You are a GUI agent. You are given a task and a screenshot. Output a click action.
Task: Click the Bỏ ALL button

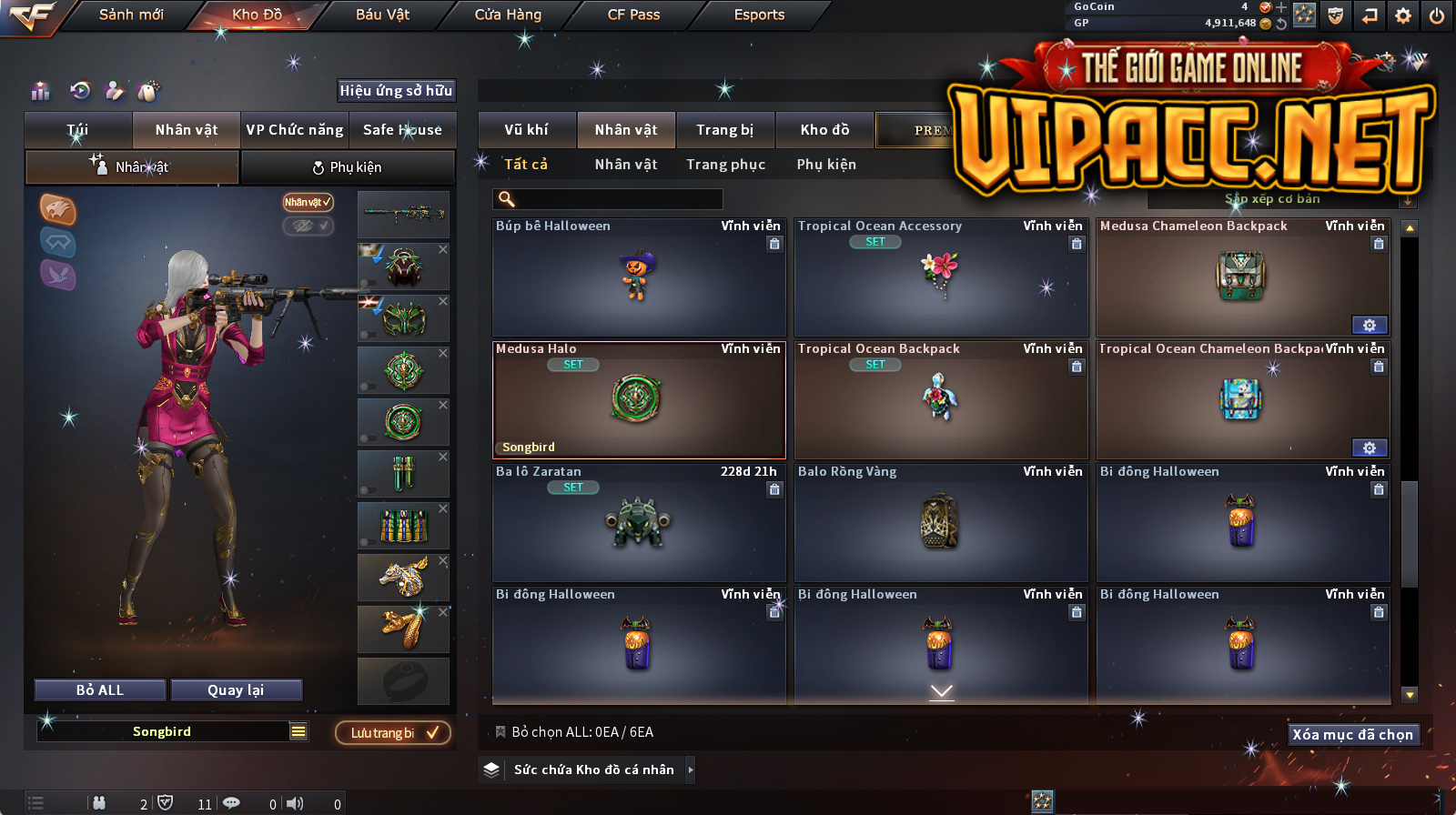coord(100,690)
